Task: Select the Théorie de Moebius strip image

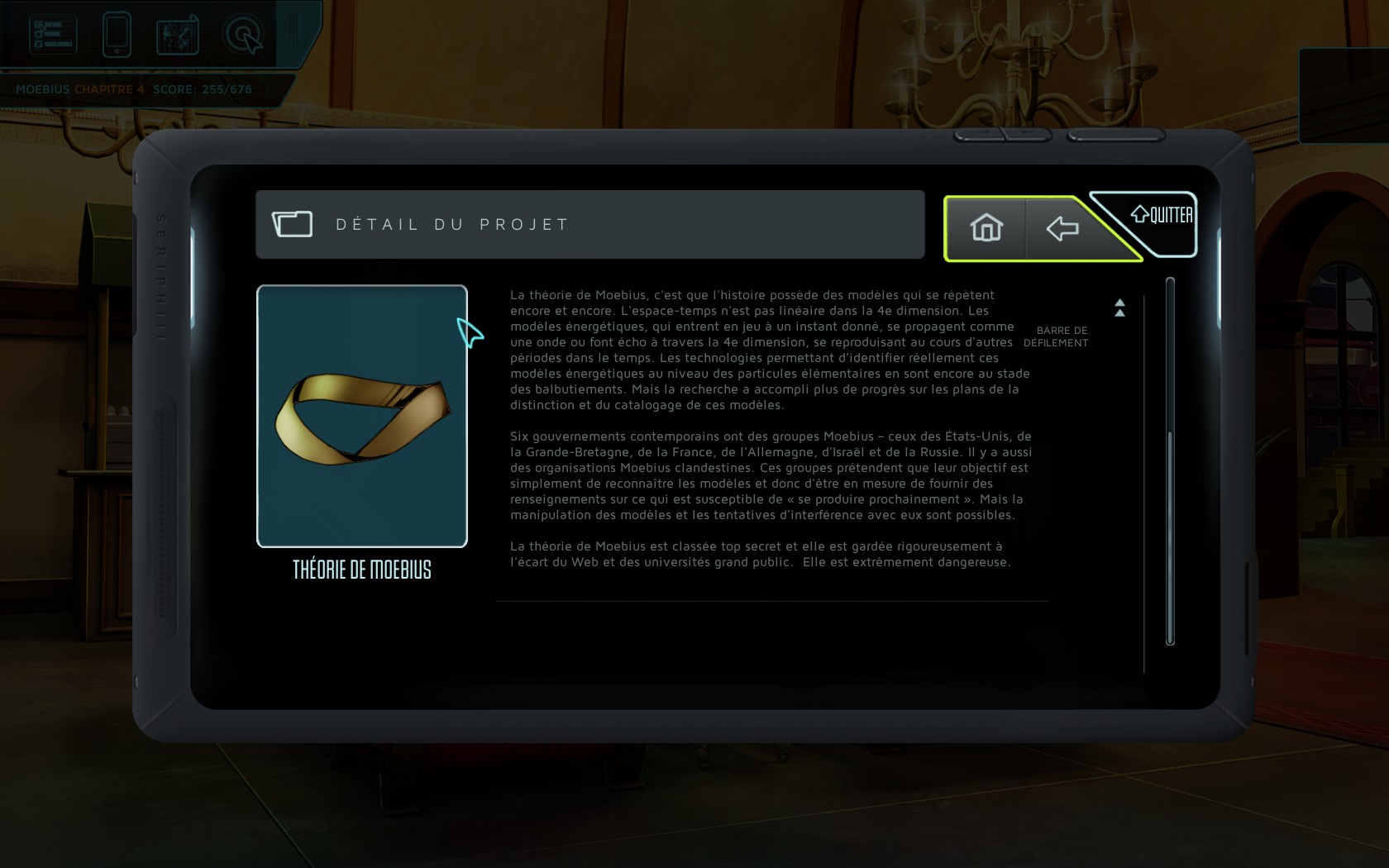Action: pos(362,416)
